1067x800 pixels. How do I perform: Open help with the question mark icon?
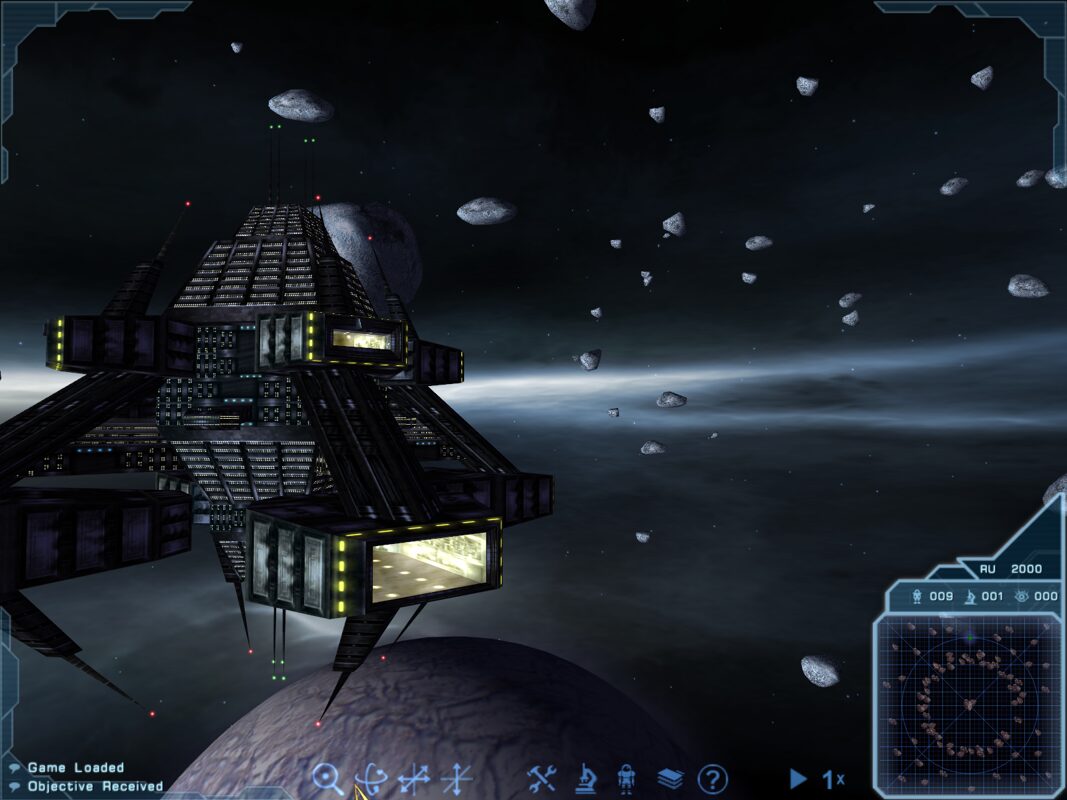pos(712,778)
